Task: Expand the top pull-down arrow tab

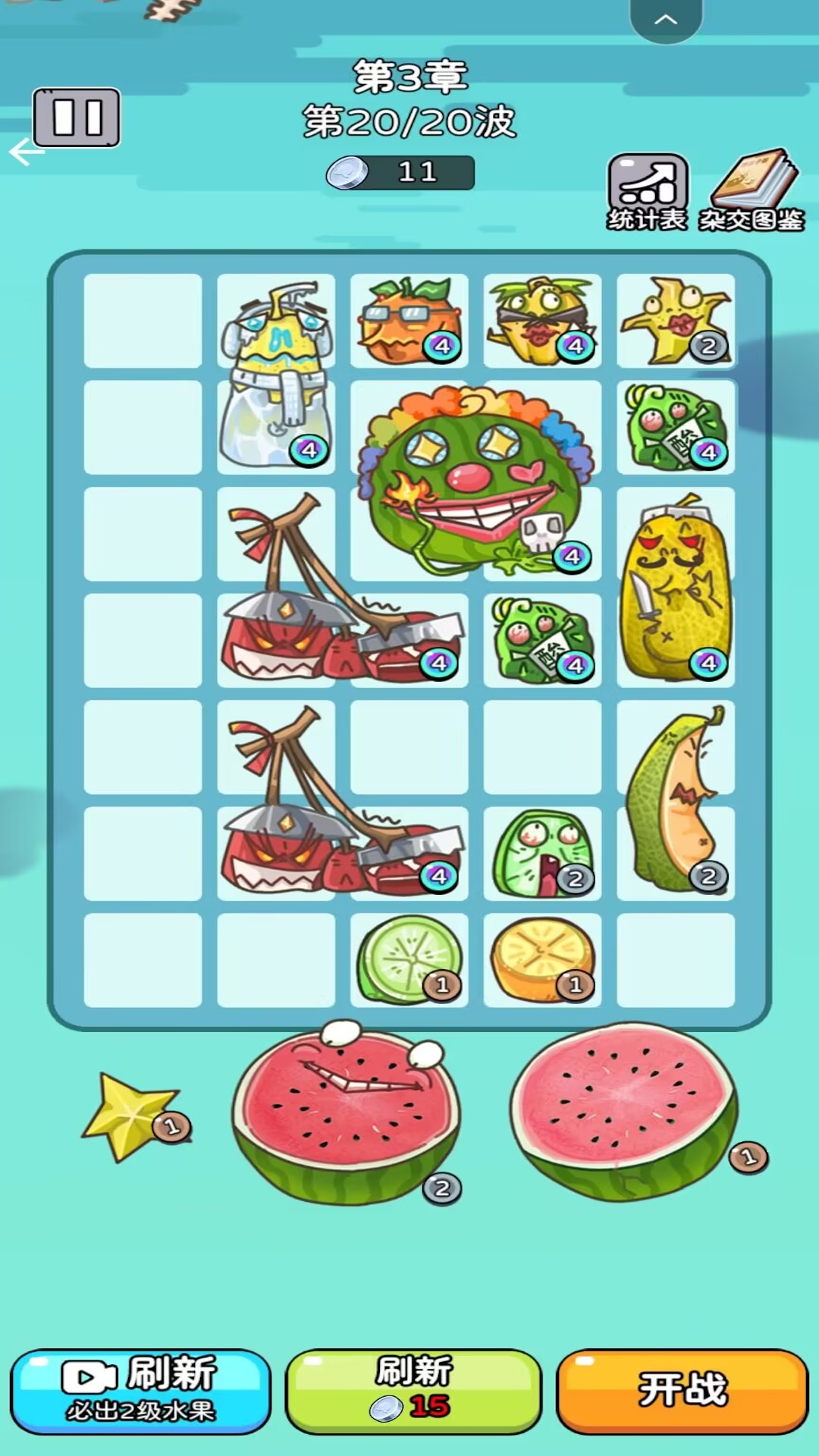Action: tap(665, 20)
